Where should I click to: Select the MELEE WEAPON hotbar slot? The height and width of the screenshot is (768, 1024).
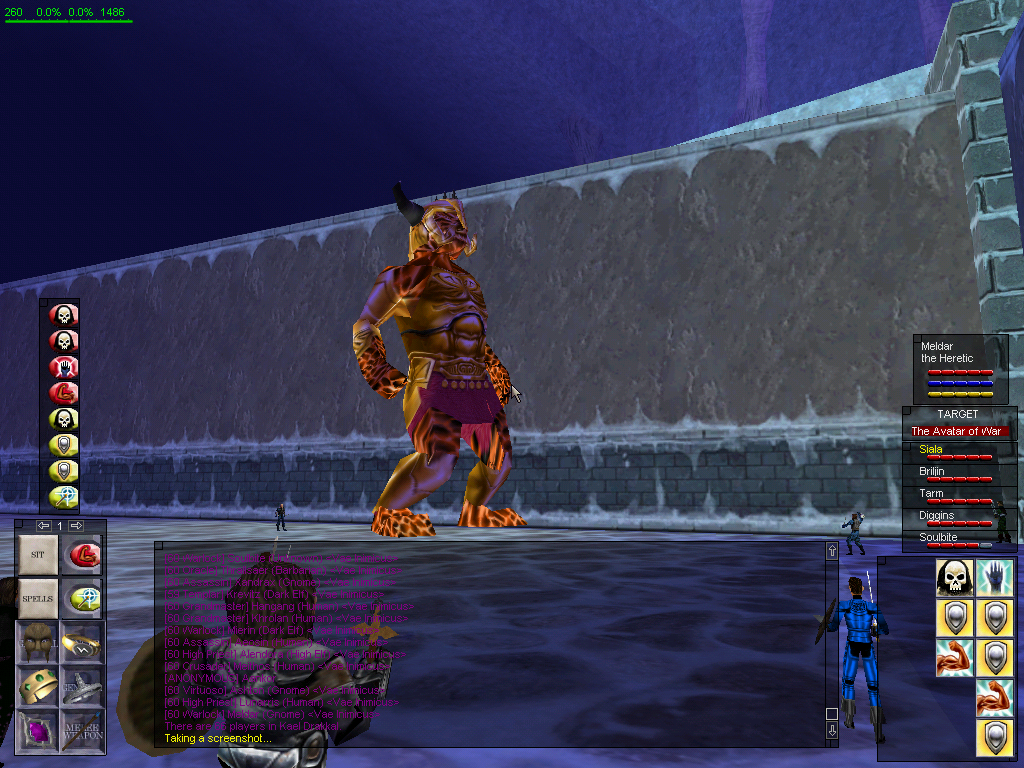pyautogui.click(x=81, y=728)
